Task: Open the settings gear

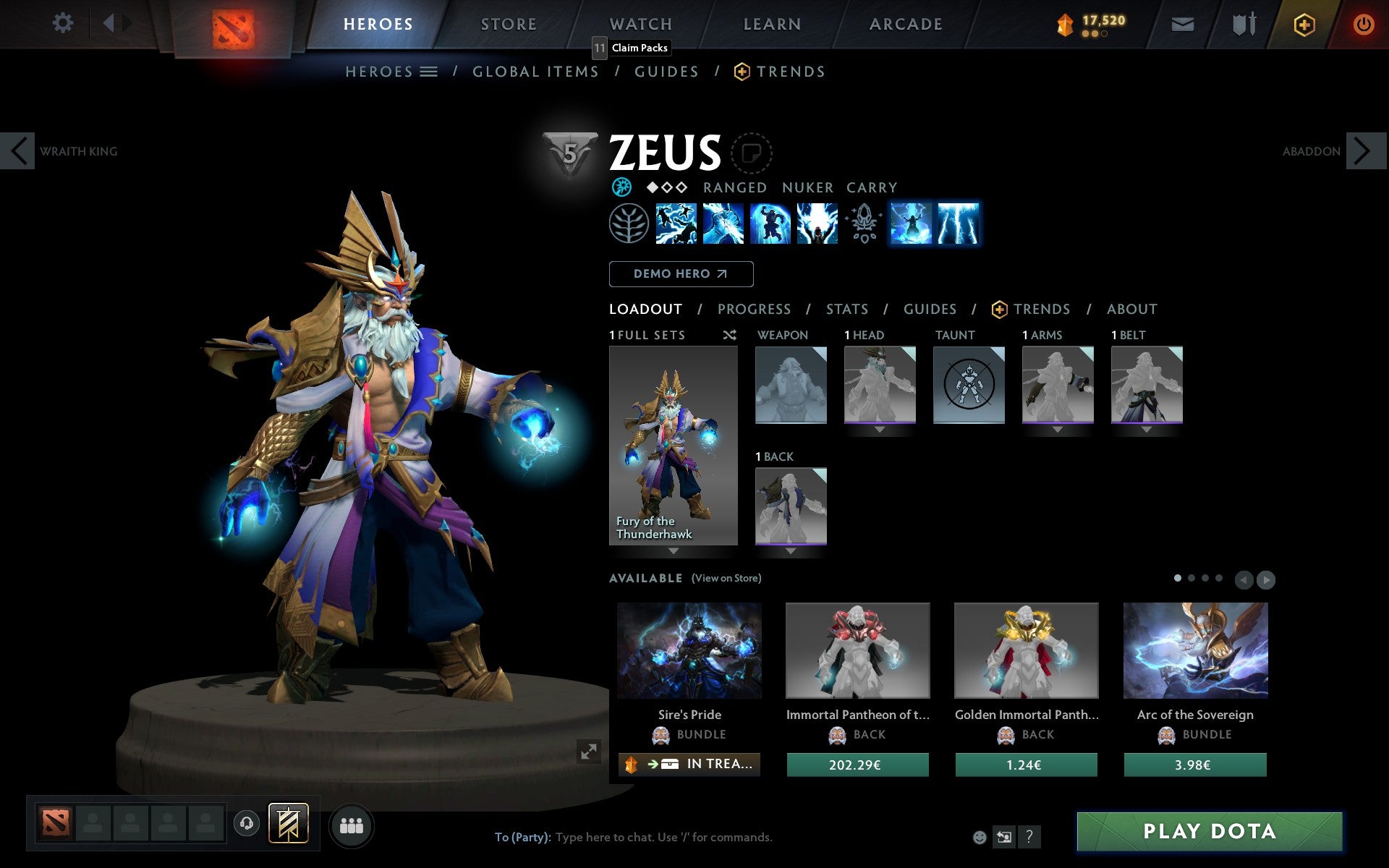Action: point(64,23)
